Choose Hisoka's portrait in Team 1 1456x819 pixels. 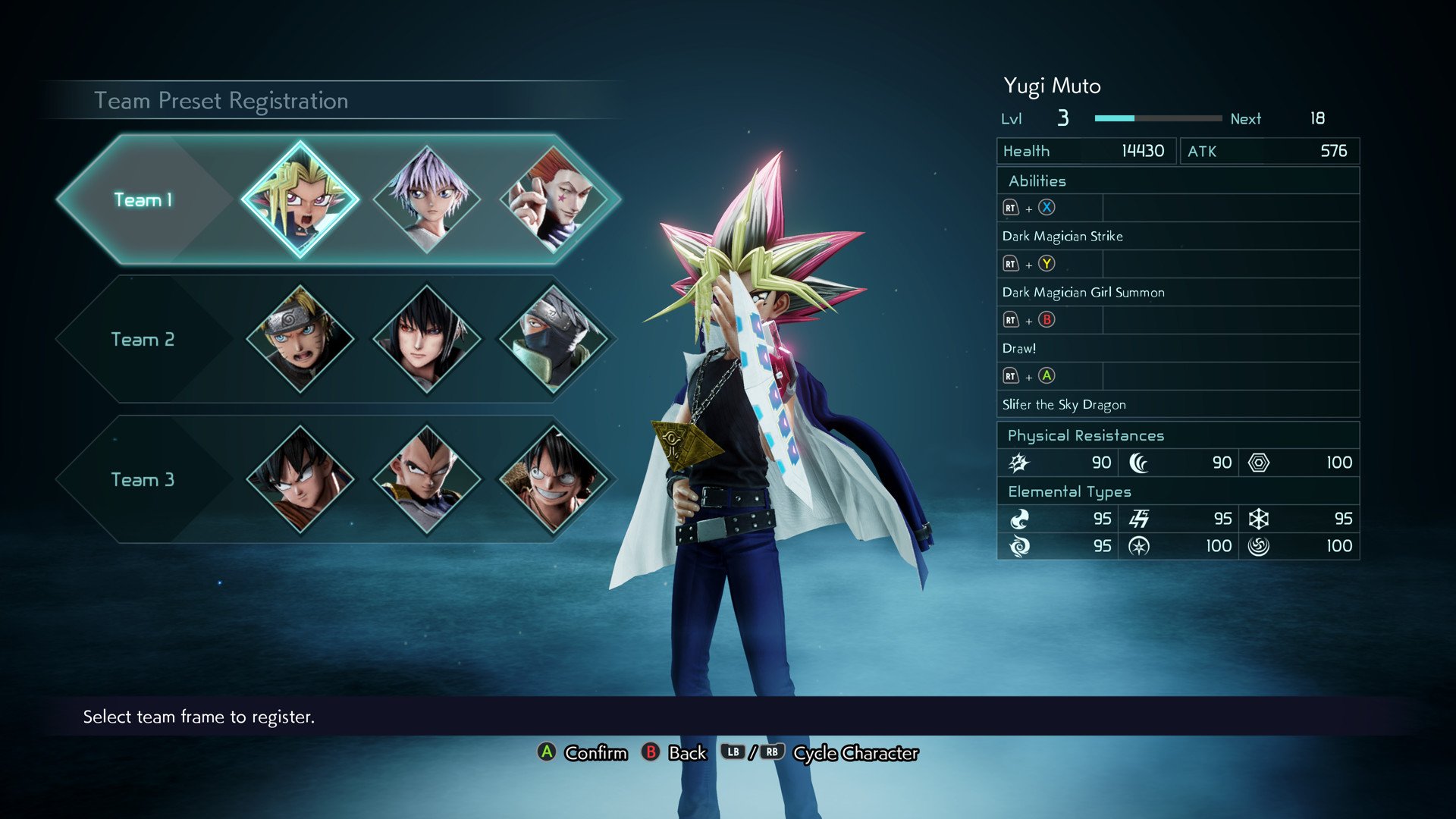coord(554,200)
